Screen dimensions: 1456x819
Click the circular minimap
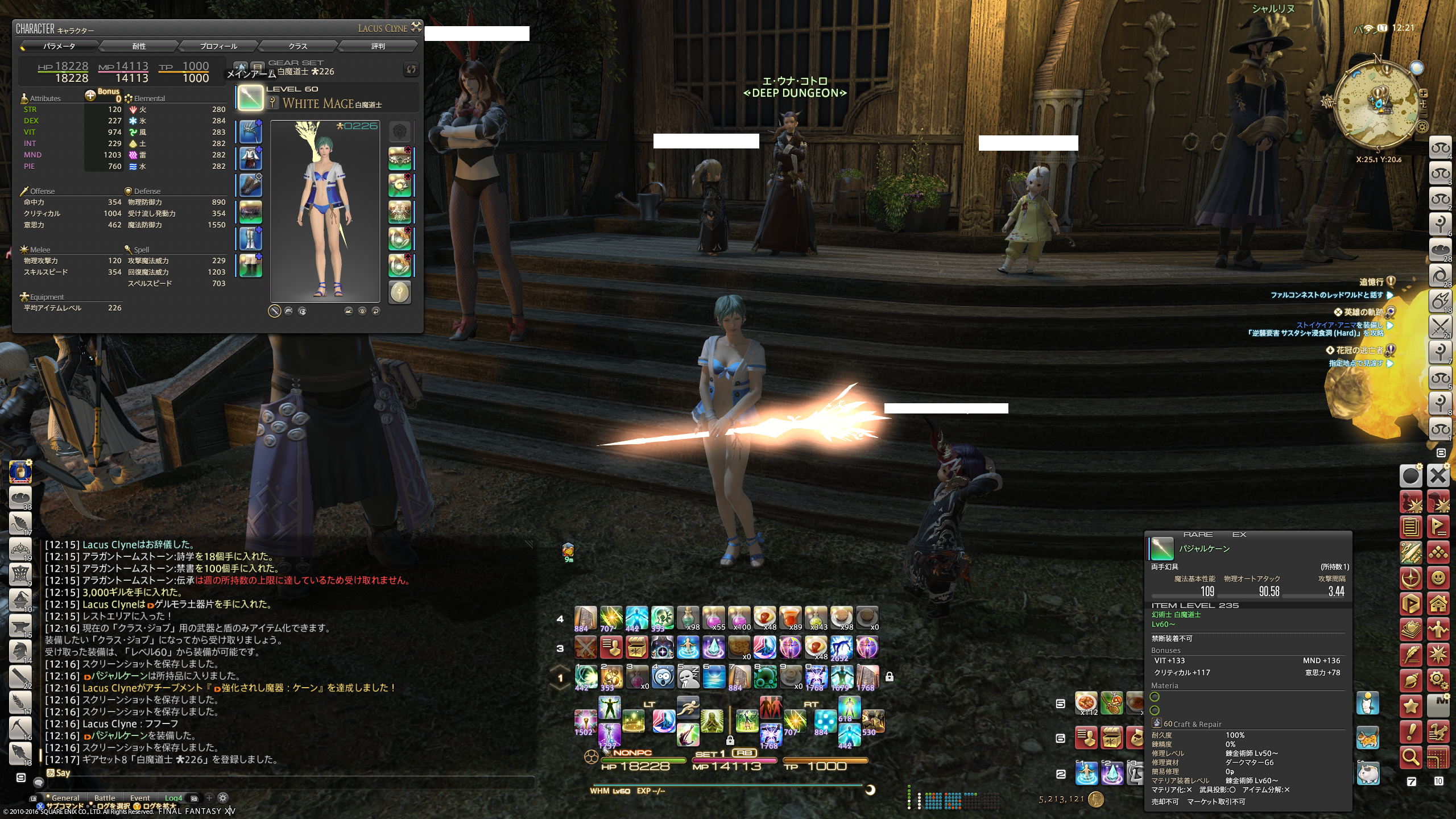coord(1377,104)
